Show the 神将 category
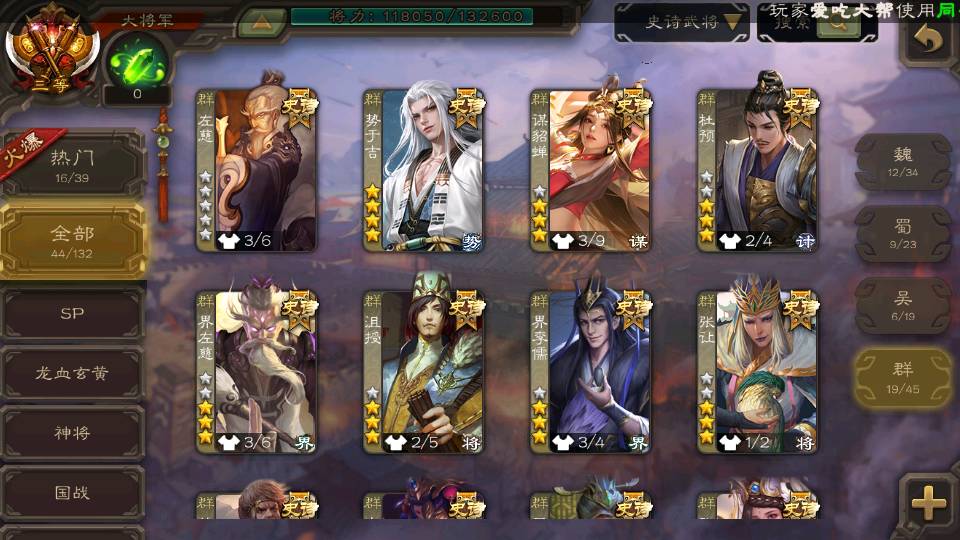 pos(72,433)
